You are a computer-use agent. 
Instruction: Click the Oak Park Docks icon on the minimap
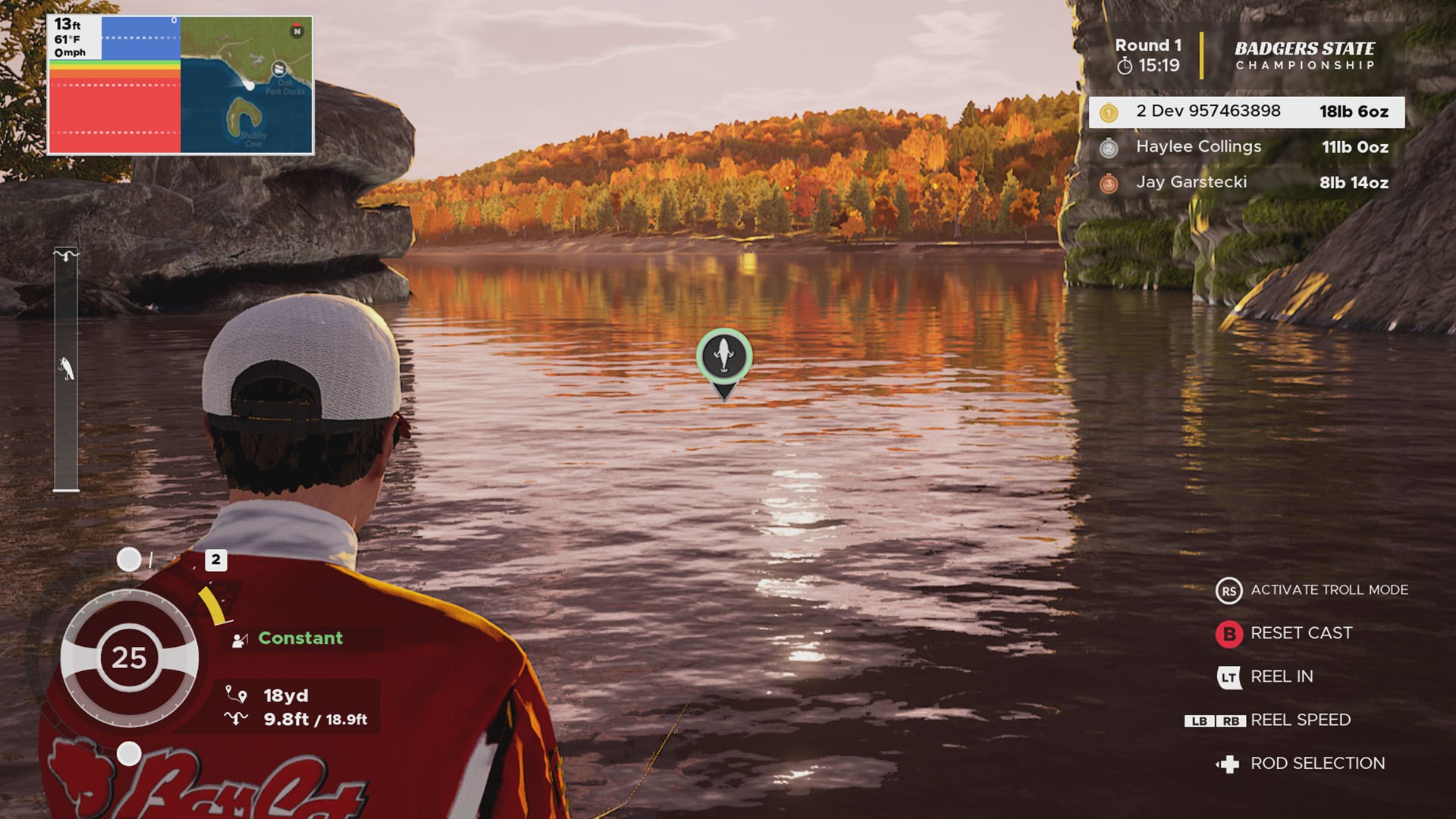pos(280,70)
